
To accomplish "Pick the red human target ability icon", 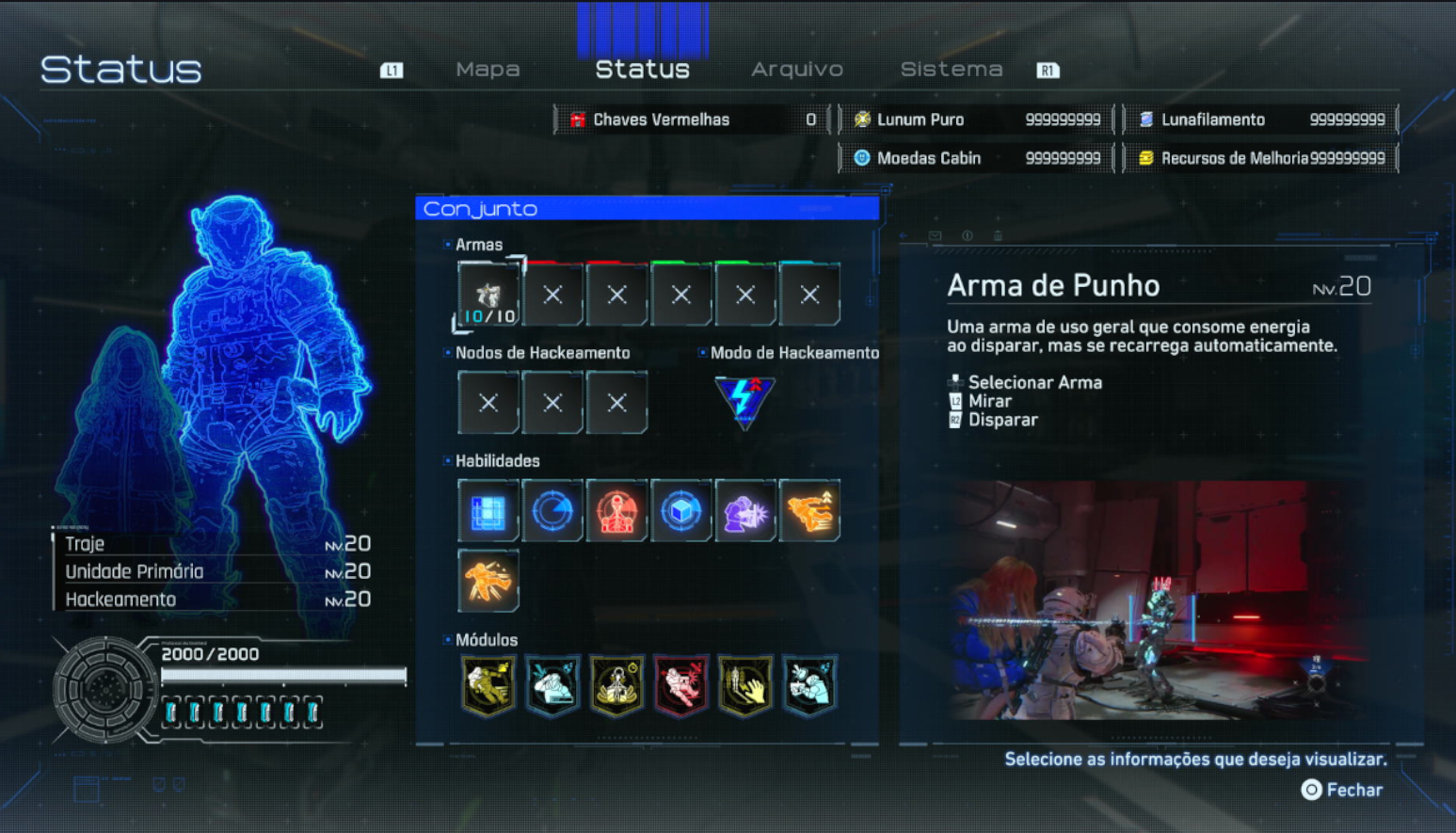I will click(616, 511).
